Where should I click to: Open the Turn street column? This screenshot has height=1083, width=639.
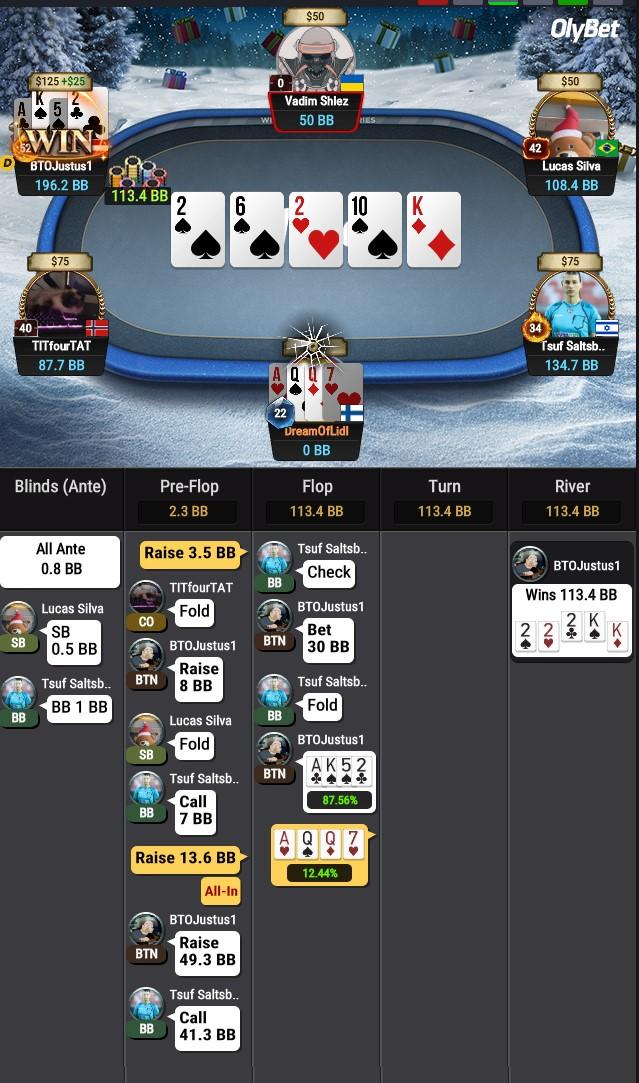pyautogui.click(x=444, y=487)
